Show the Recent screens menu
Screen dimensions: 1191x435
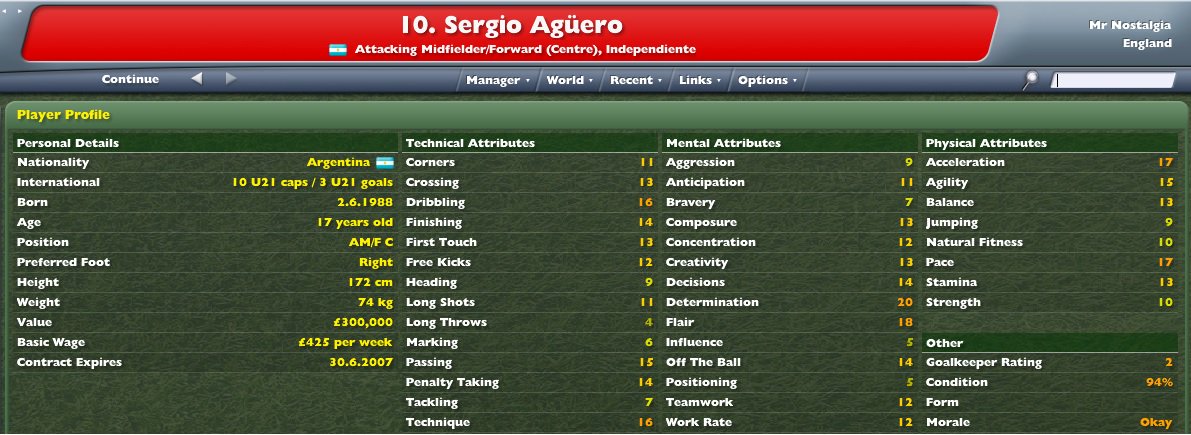pos(634,80)
